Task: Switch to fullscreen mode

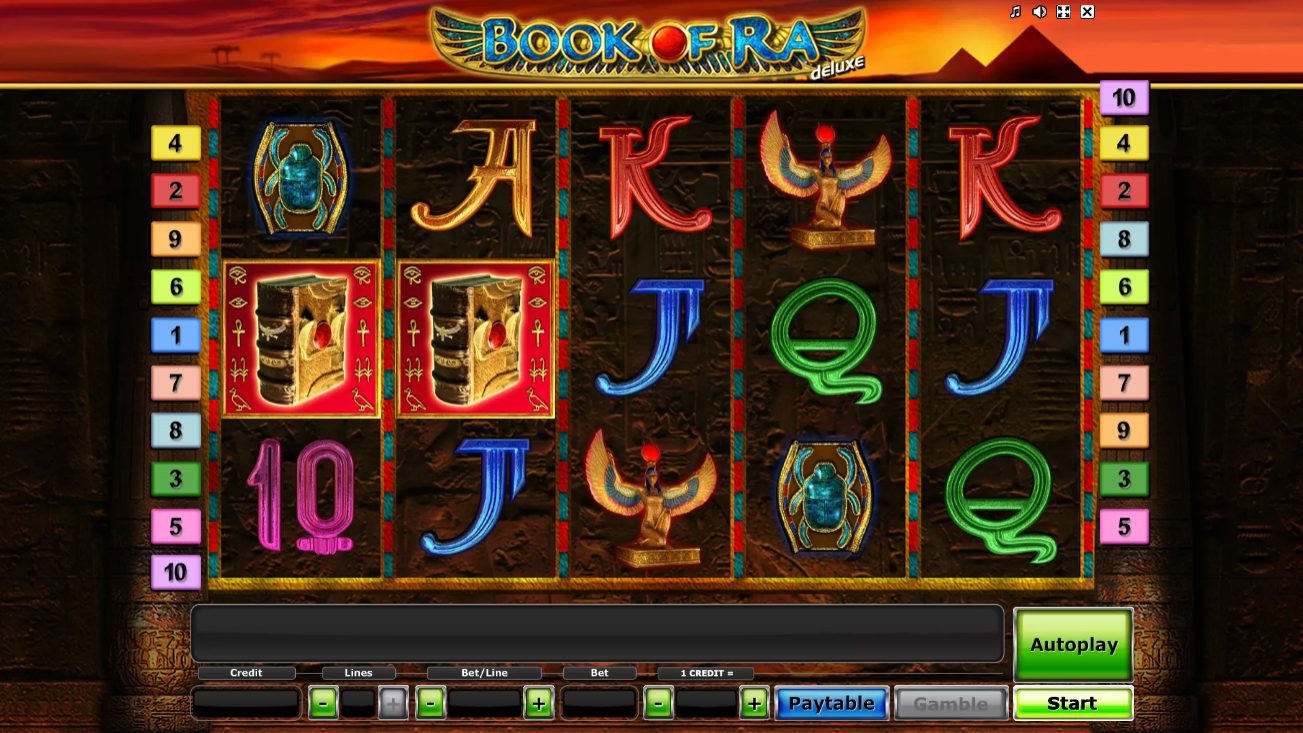Action: pyautogui.click(x=1062, y=12)
